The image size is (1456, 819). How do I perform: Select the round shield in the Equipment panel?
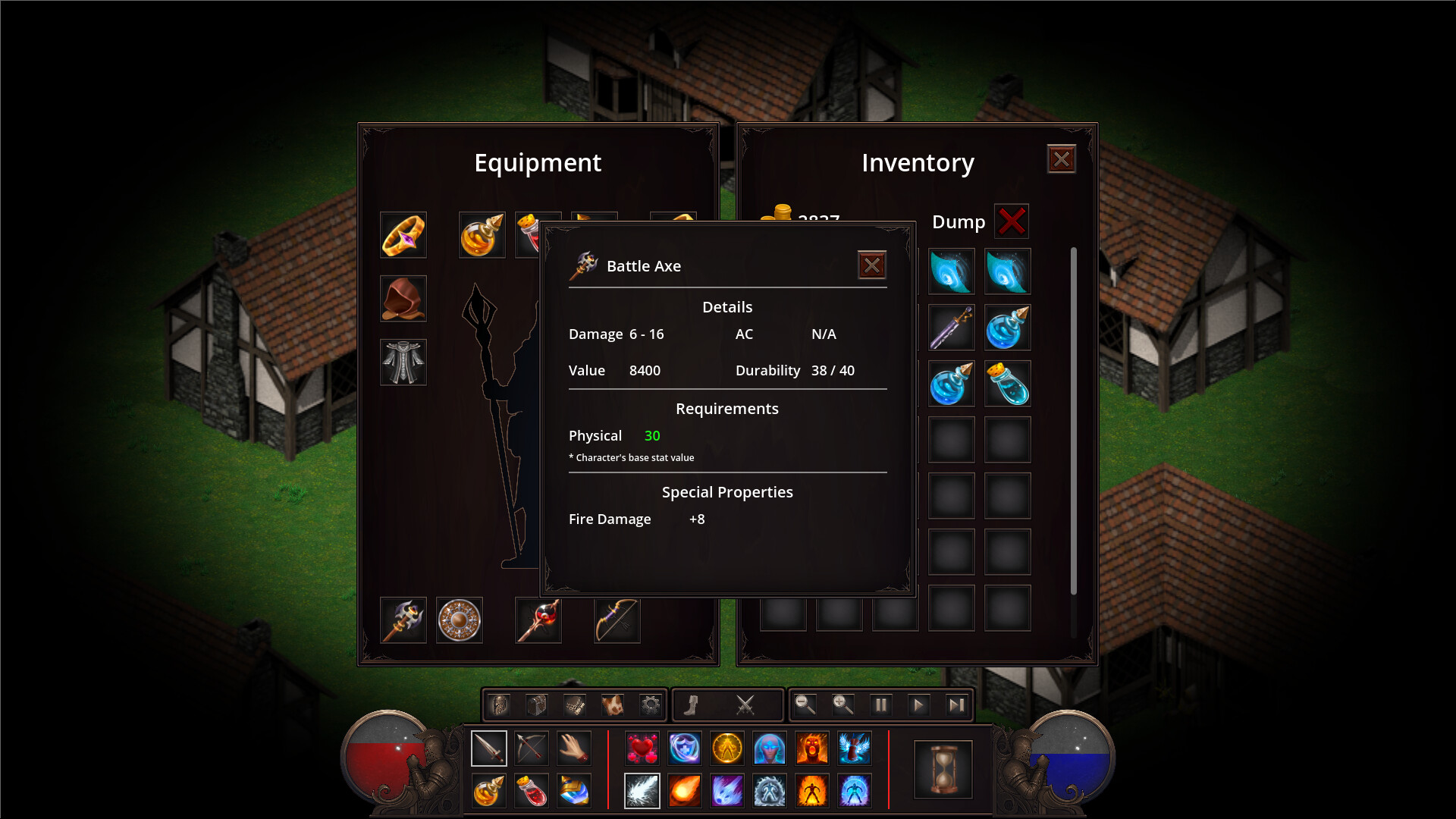pyautogui.click(x=459, y=620)
